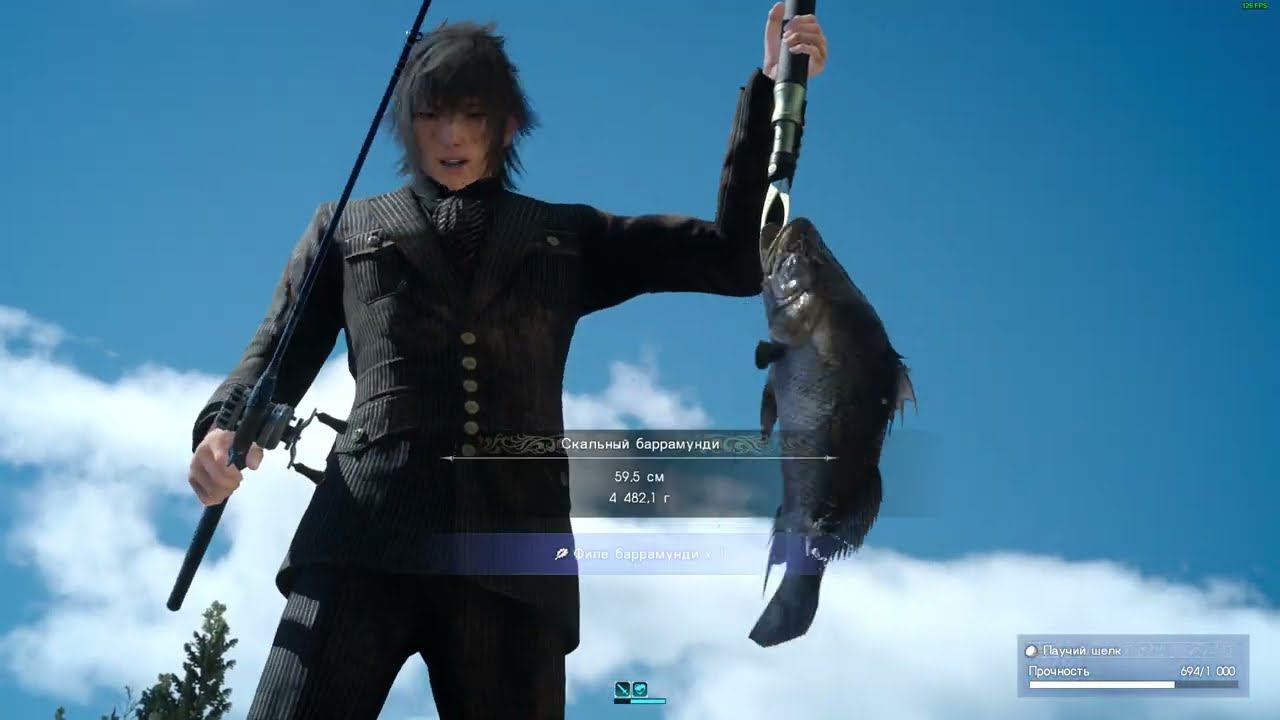Select the 59.5 см measurement text

640,478
